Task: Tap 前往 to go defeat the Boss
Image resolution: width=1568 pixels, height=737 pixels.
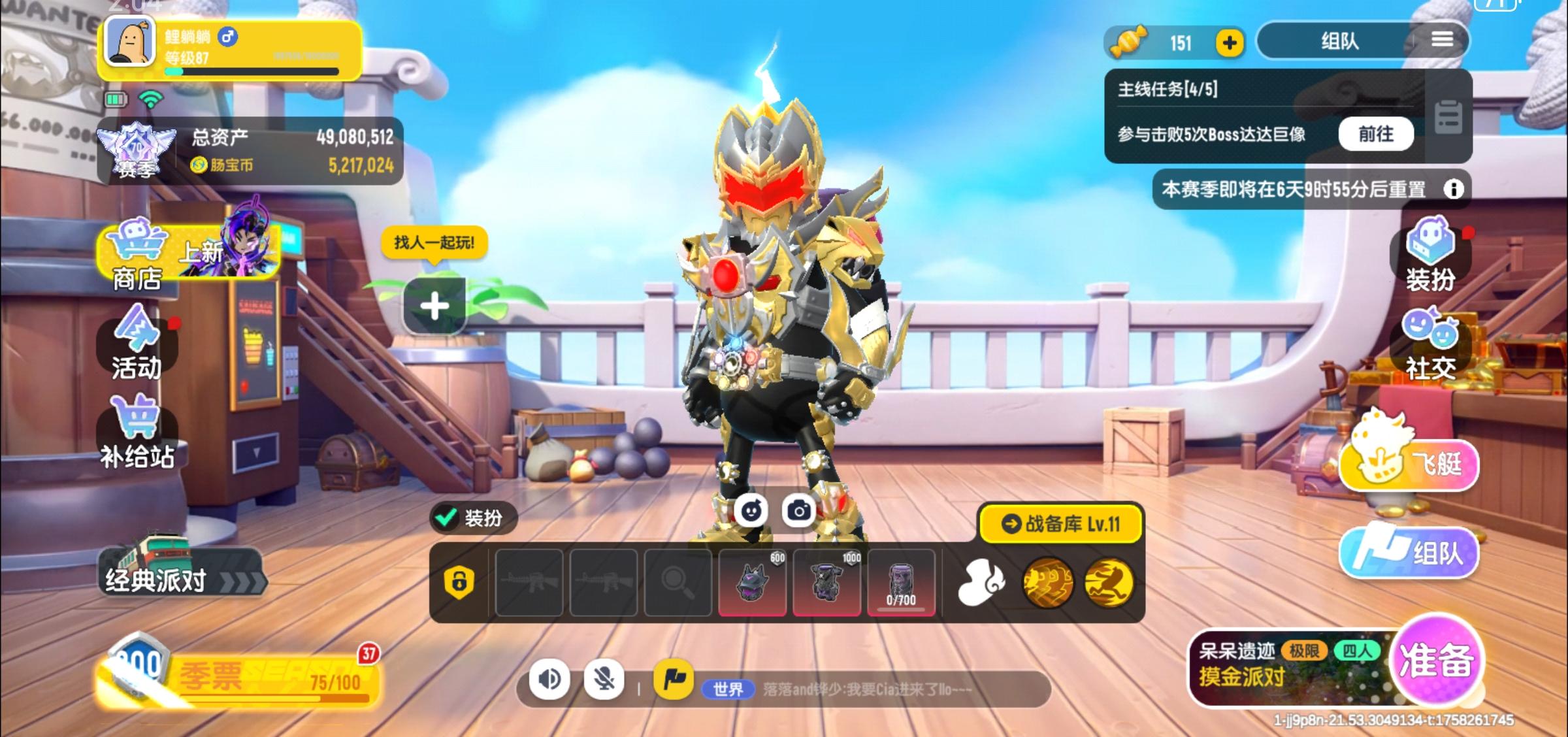Action: [1377, 134]
